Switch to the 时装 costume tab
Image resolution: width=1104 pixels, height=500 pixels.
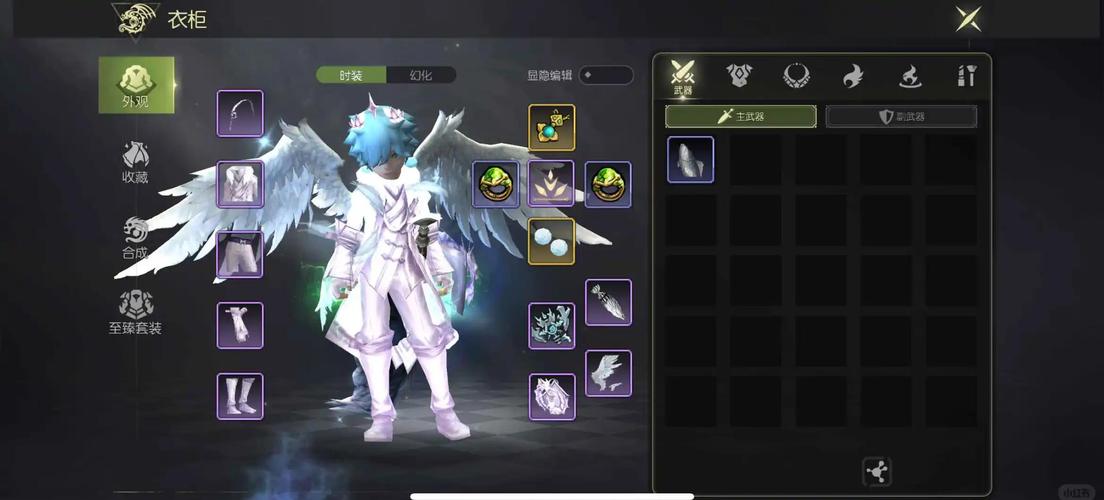click(350, 75)
